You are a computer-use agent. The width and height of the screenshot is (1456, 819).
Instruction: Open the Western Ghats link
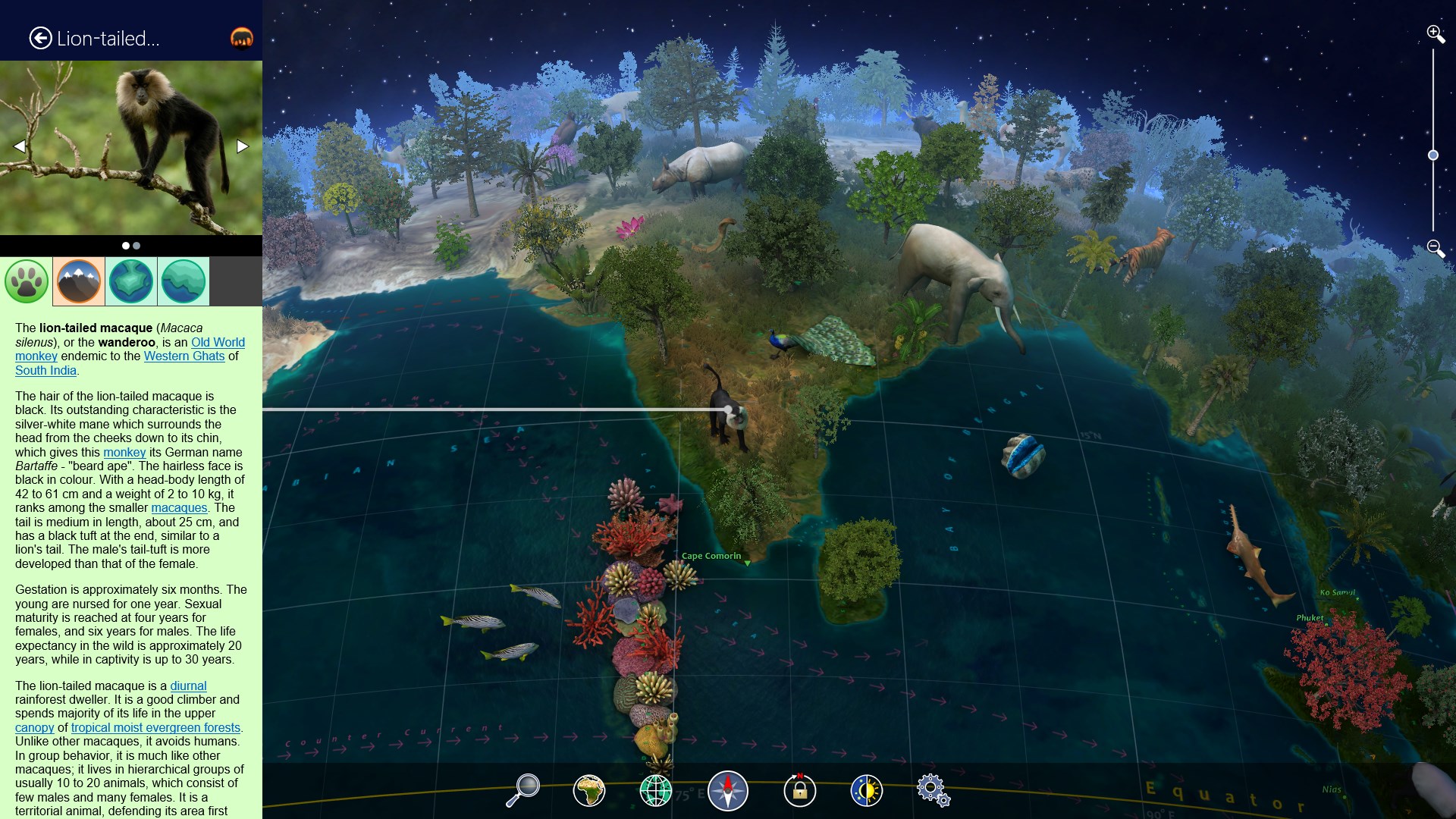[184, 356]
